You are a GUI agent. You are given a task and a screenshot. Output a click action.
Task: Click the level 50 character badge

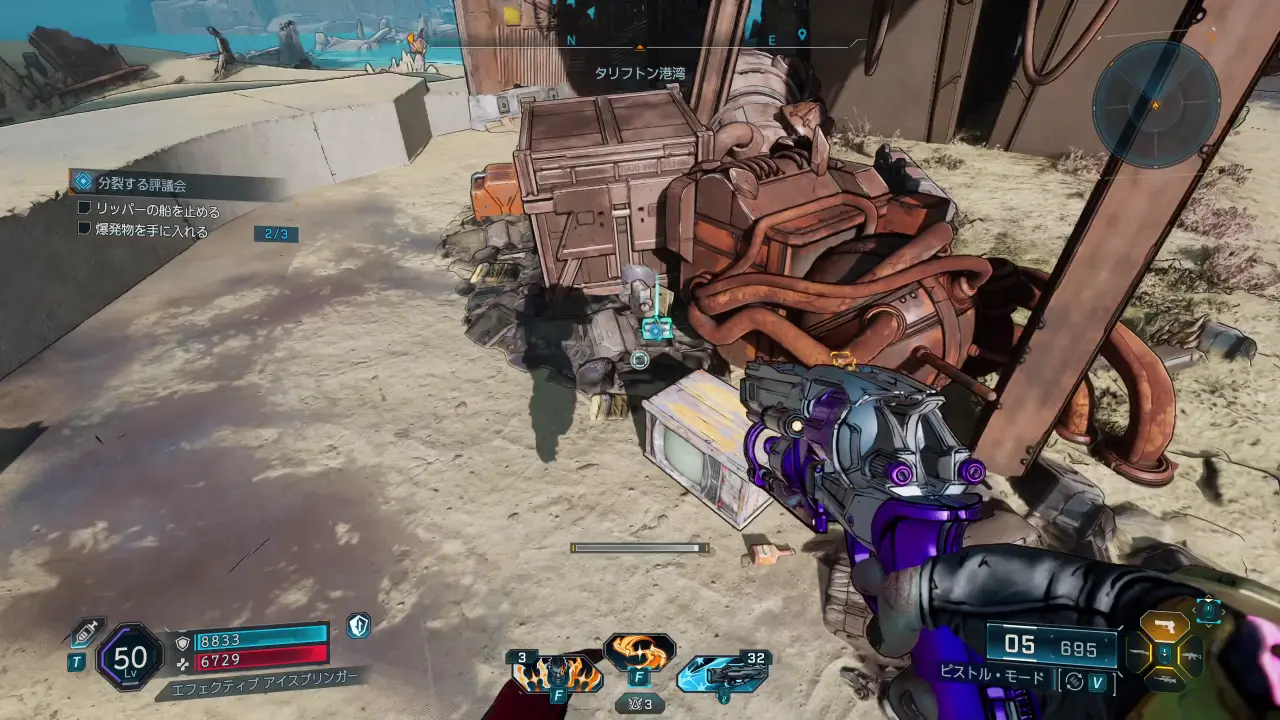coord(130,657)
